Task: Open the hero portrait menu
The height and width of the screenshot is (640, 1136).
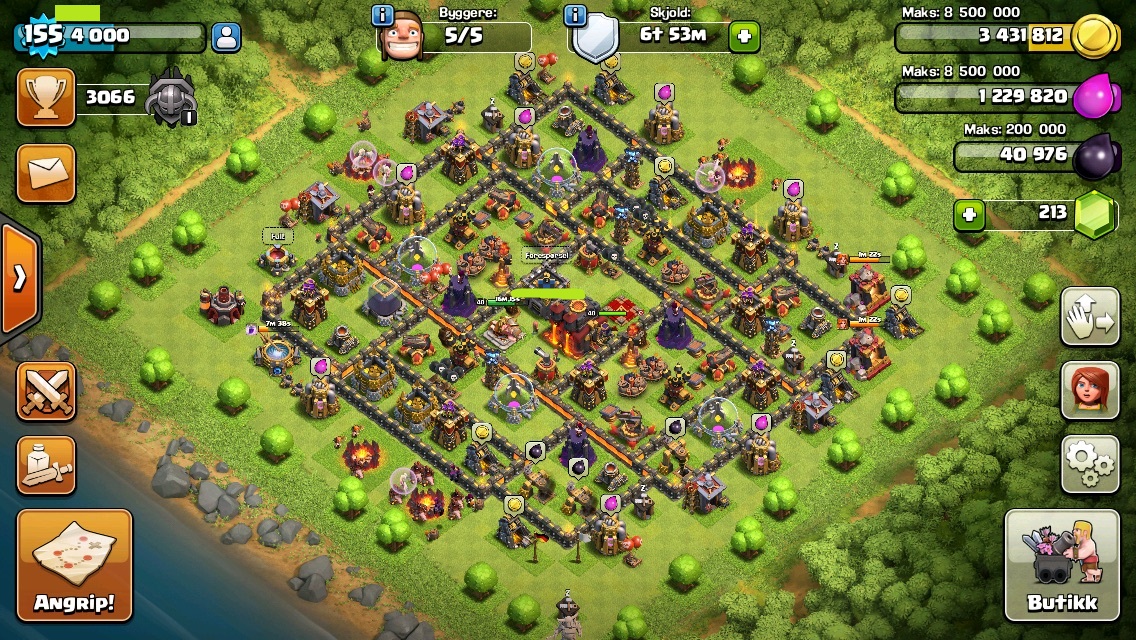Action: click(1090, 391)
